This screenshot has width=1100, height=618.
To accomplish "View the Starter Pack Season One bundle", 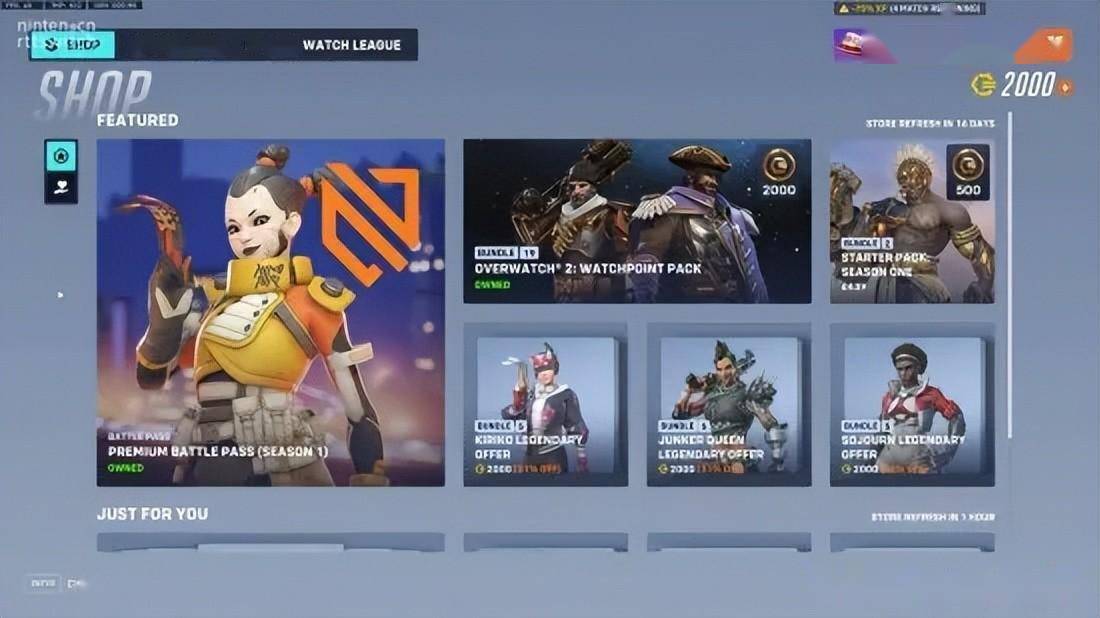I will pos(912,221).
